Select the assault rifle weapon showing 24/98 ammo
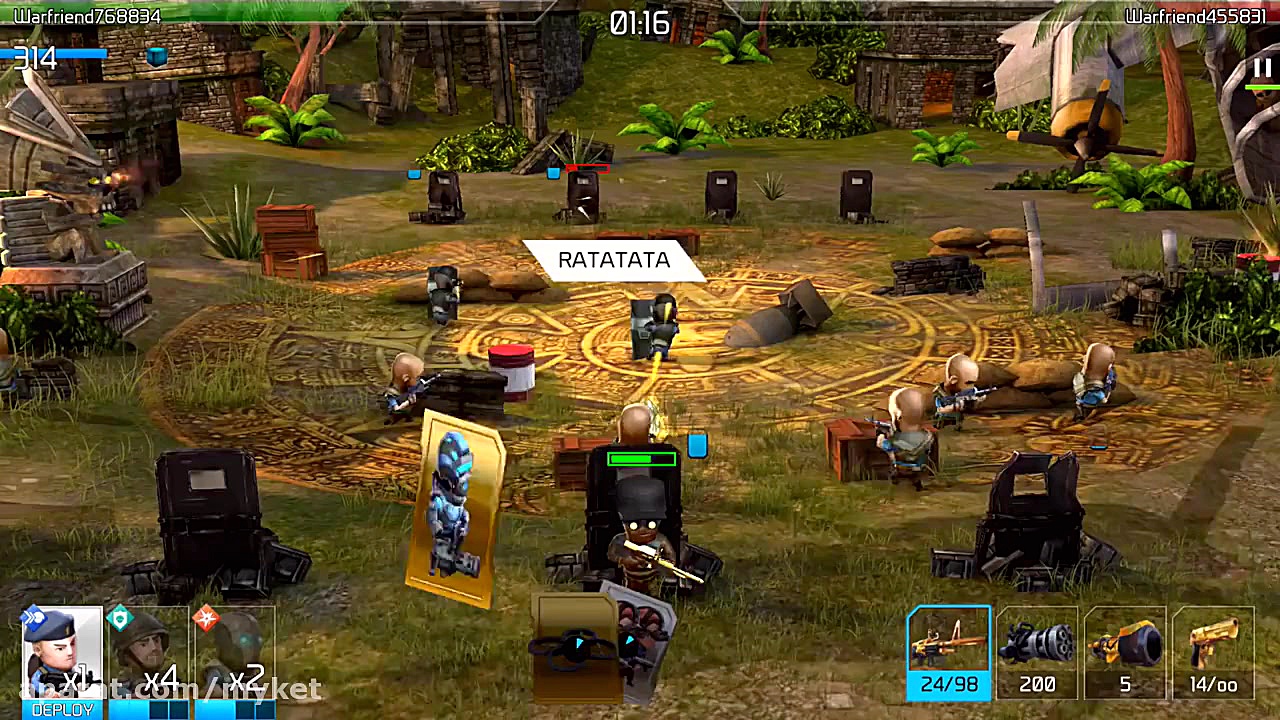The width and height of the screenshot is (1280, 720). click(x=948, y=650)
